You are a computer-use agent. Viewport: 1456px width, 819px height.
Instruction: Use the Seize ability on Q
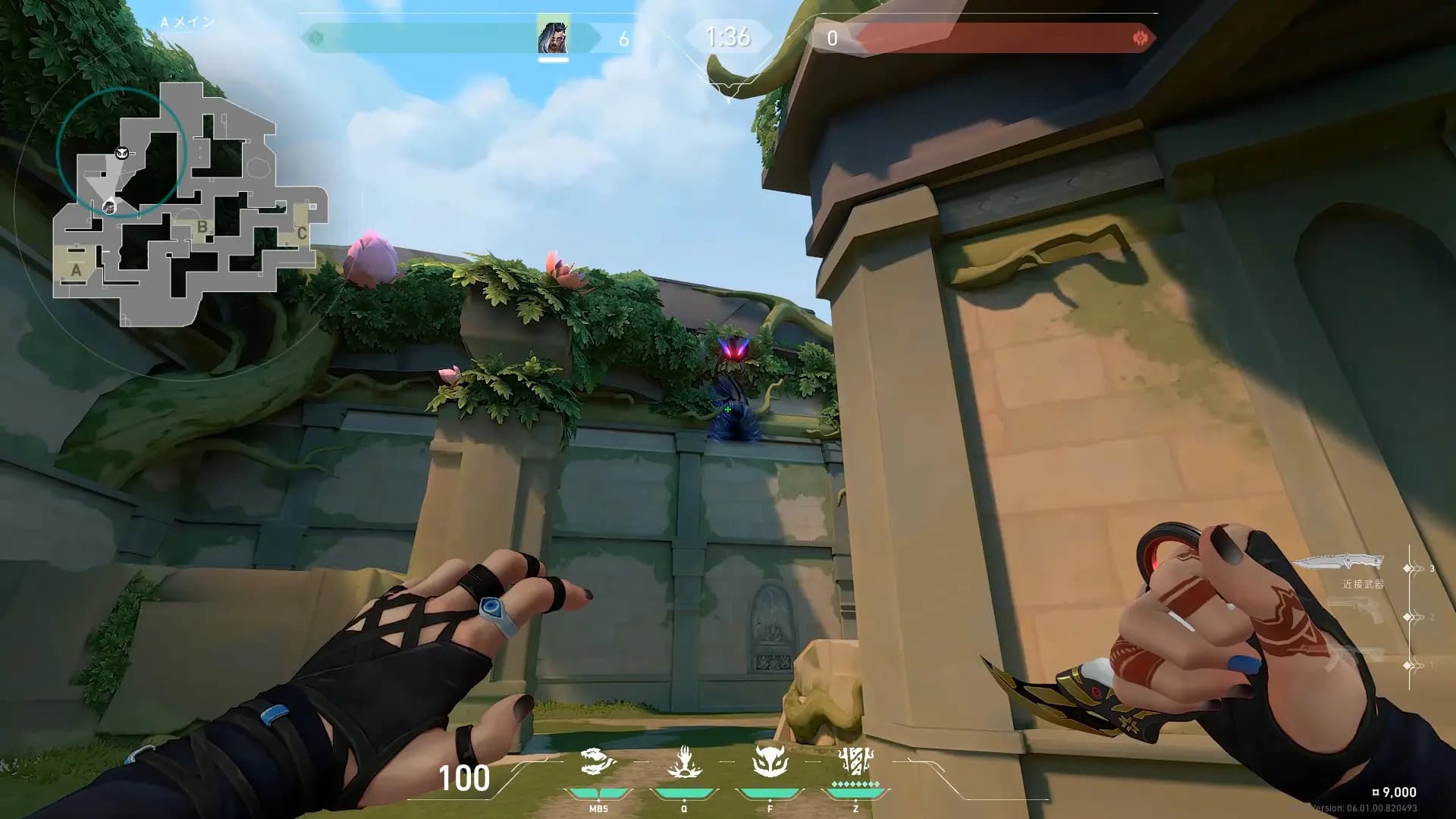pos(684,762)
